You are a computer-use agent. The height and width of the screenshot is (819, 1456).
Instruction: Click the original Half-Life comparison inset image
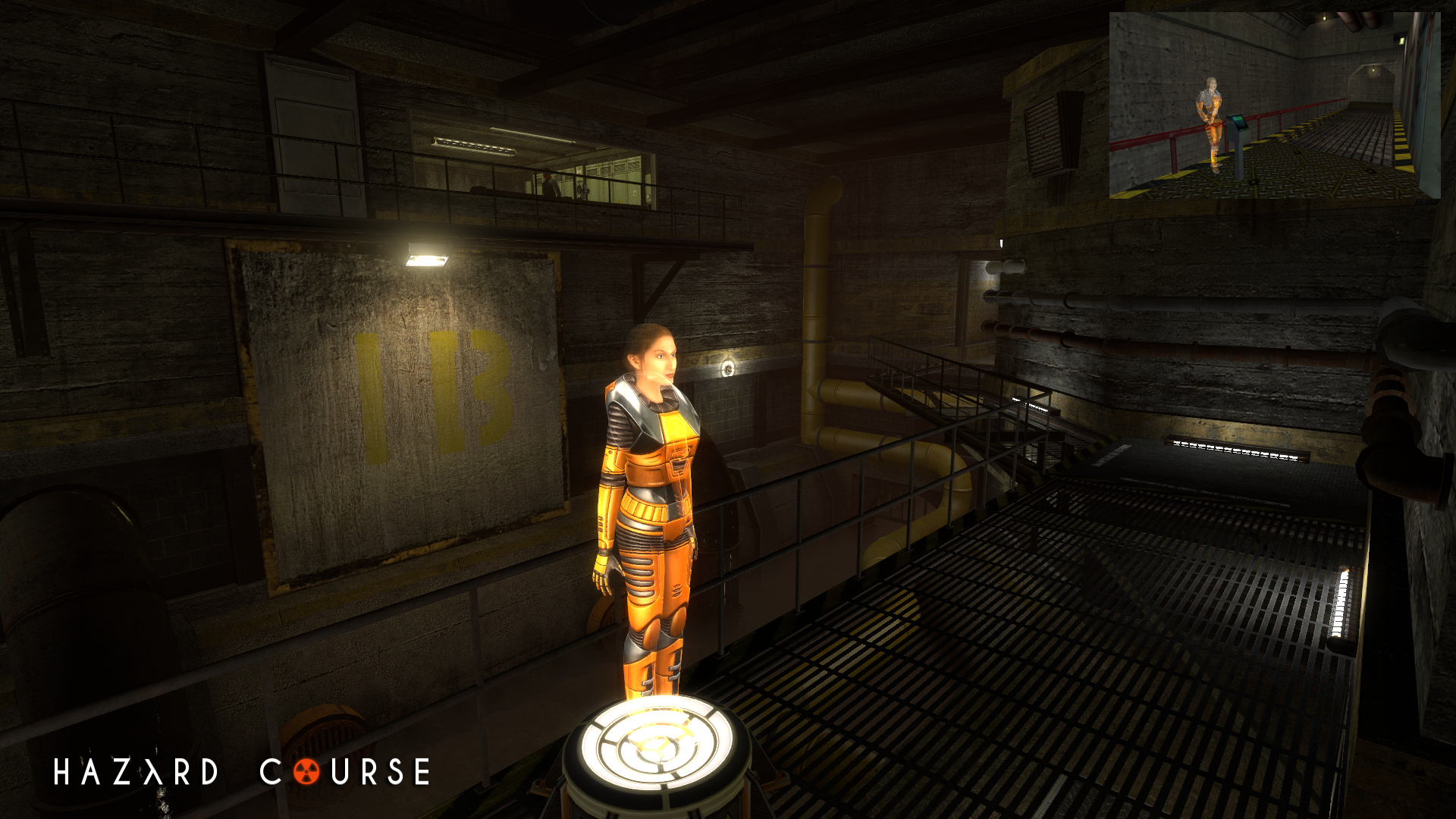click(1274, 105)
